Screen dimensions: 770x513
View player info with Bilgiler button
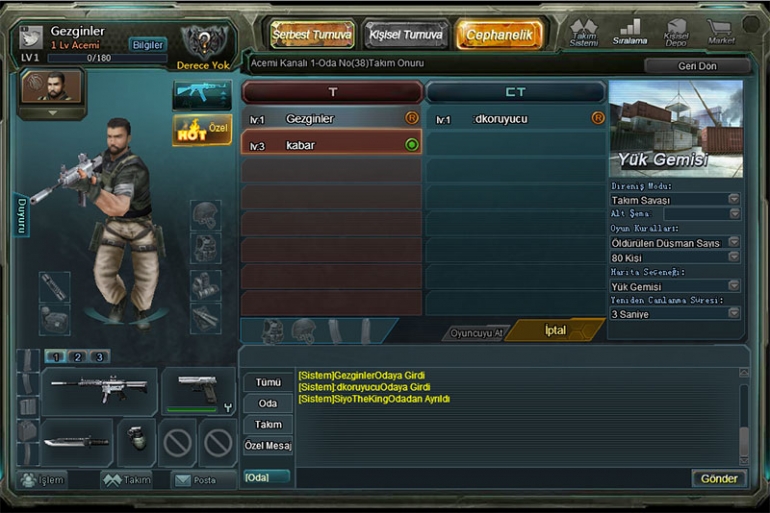tap(147, 45)
